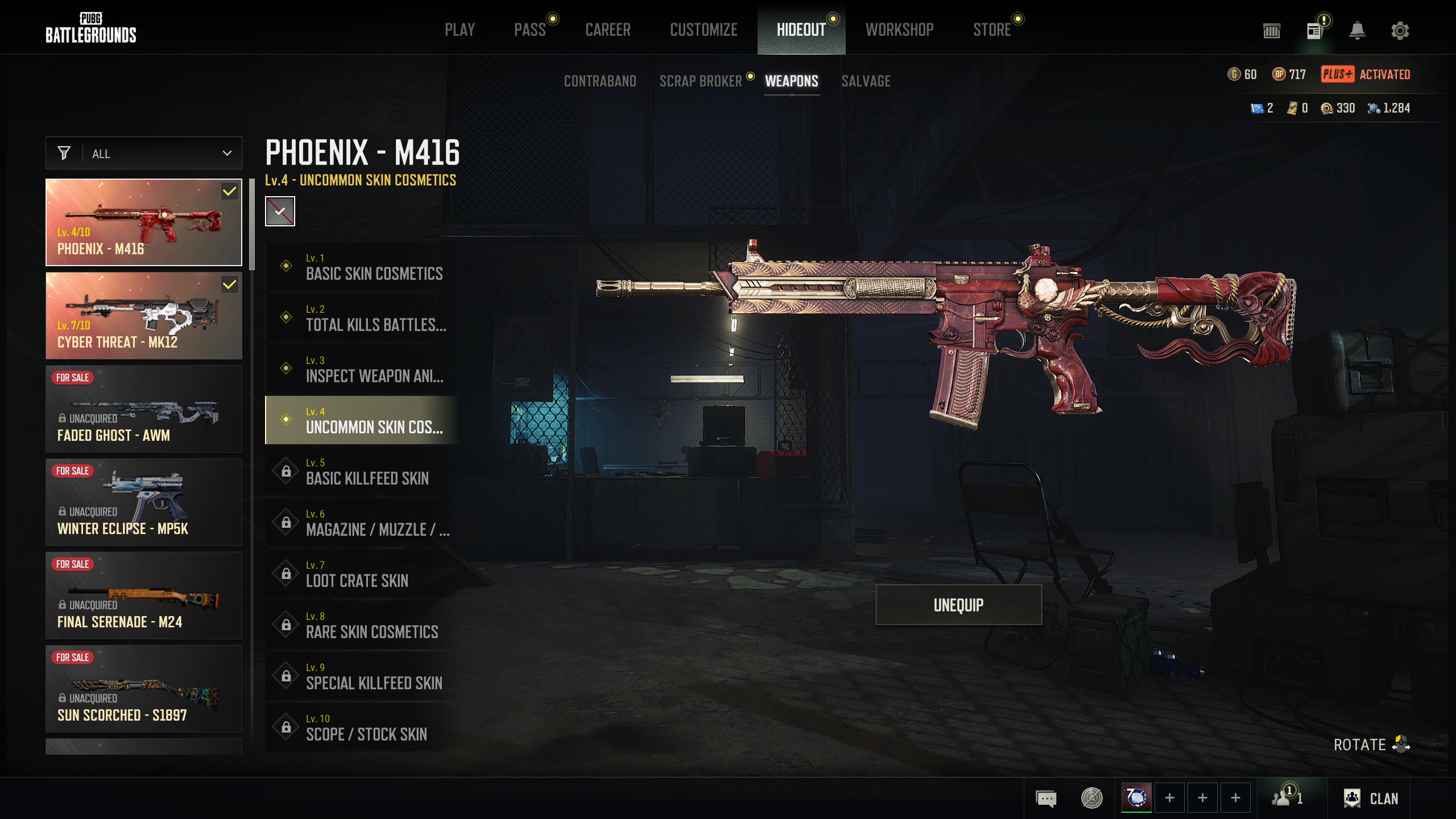Open the CLAN panel
1456x819 pixels.
click(1371, 799)
